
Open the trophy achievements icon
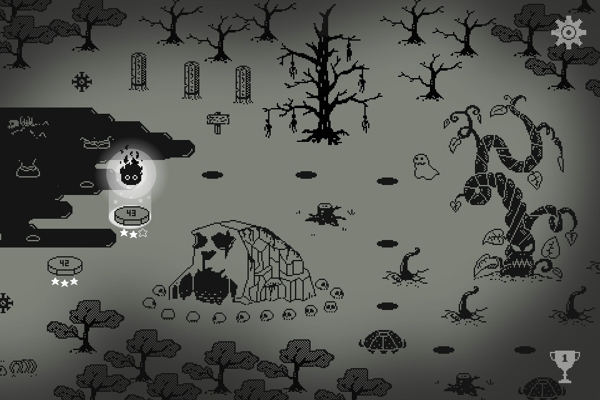[x=563, y=364]
